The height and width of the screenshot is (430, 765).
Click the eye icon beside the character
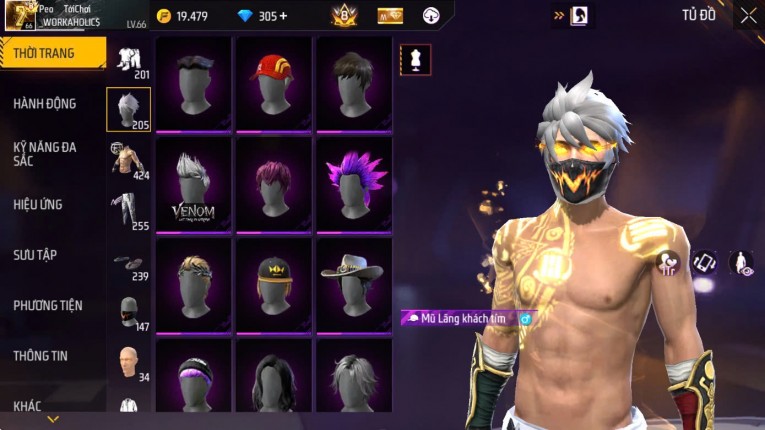tap(741, 263)
